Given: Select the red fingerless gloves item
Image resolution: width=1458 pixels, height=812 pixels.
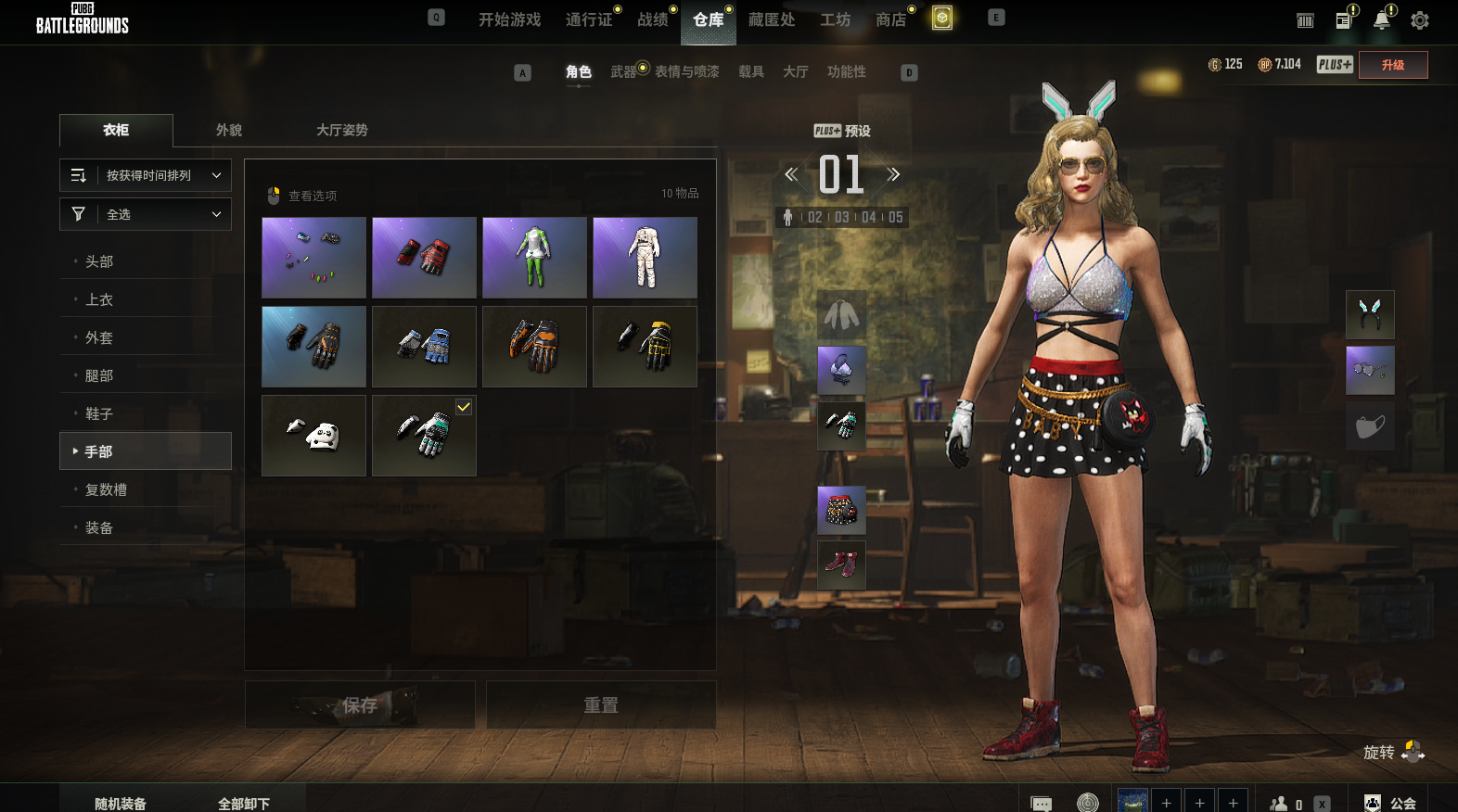Looking at the screenshot, I should pos(424,258).
